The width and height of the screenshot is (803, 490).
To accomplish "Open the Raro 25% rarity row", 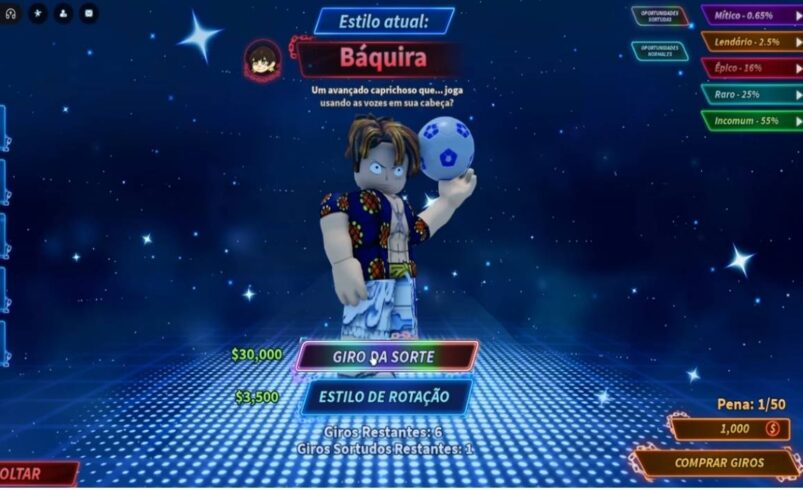I will [x=750, y=94].
